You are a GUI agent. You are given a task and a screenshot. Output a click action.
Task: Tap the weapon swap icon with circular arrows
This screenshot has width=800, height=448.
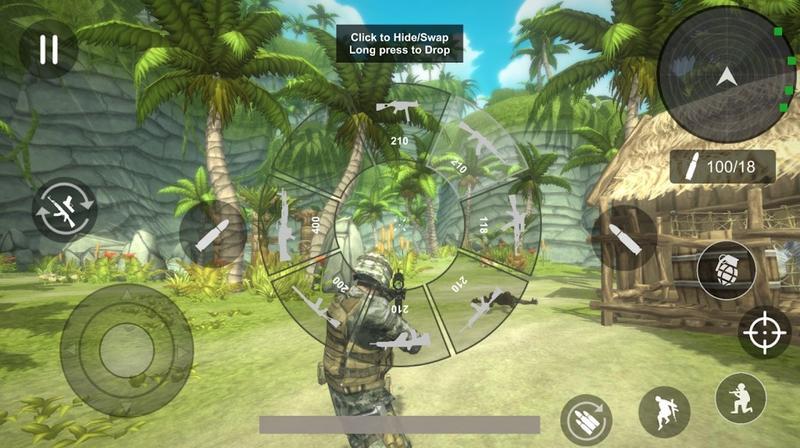tap(64, 210)
